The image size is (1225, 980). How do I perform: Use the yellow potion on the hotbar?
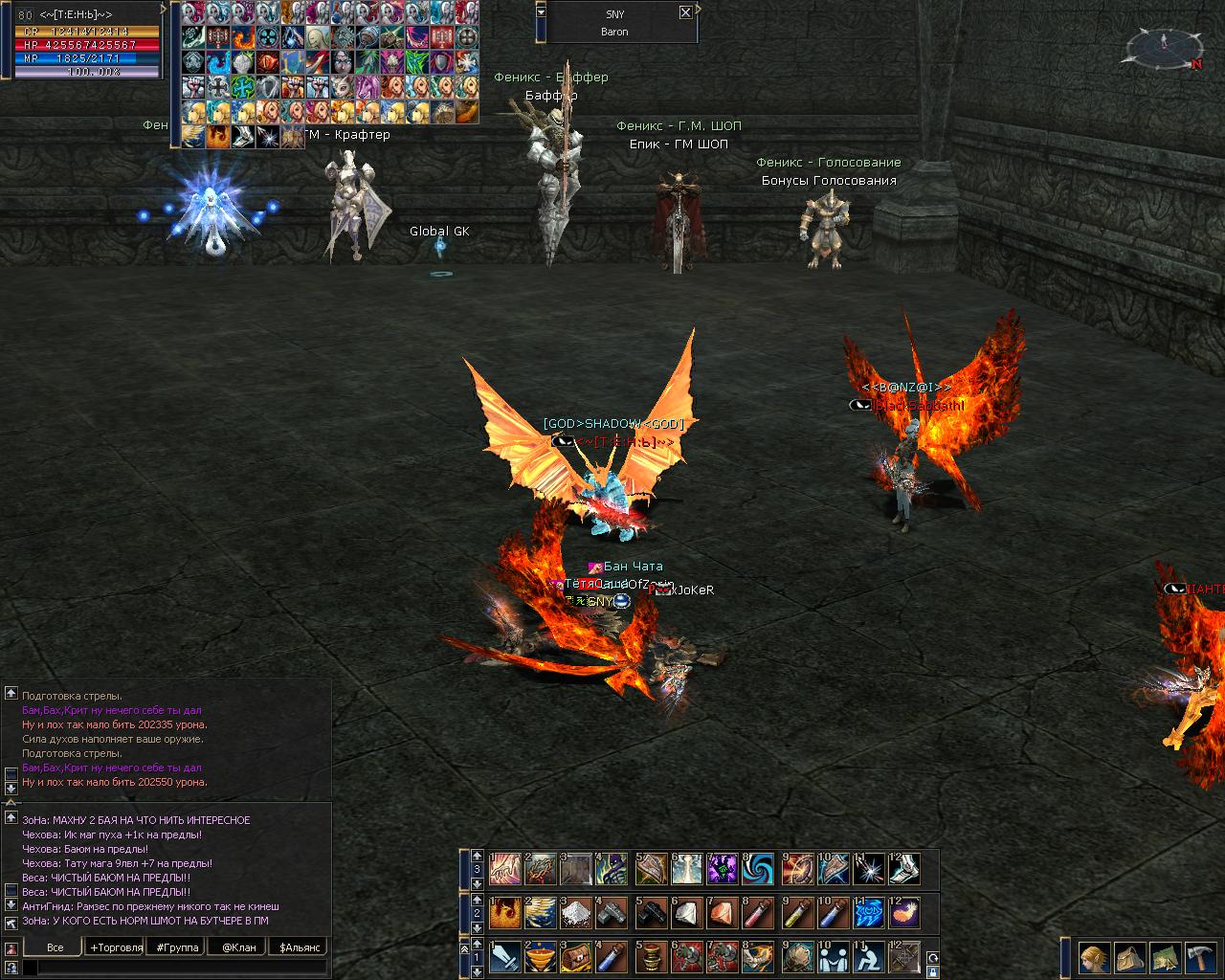coord(797,913)
